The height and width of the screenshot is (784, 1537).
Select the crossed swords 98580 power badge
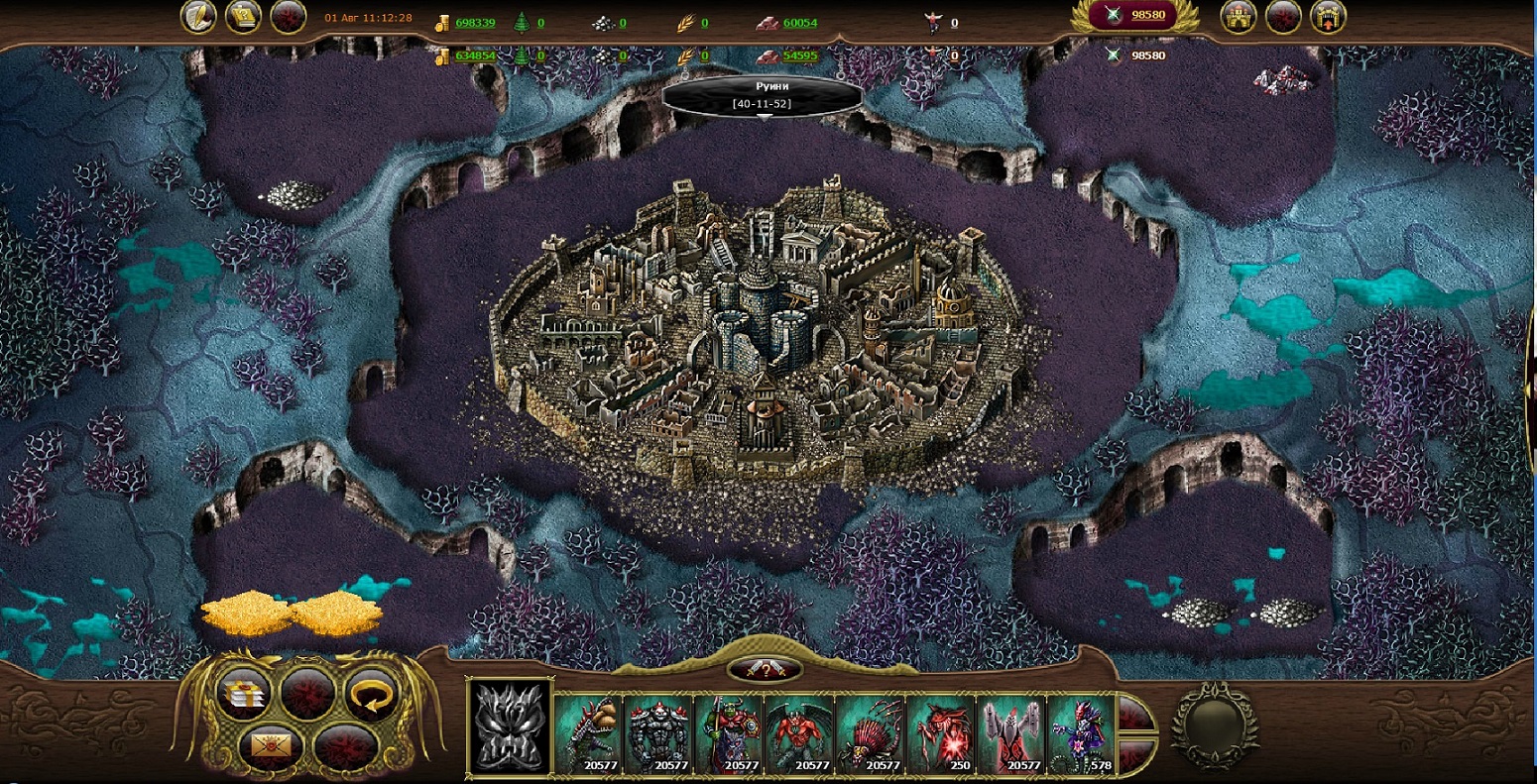[1134, 16]
